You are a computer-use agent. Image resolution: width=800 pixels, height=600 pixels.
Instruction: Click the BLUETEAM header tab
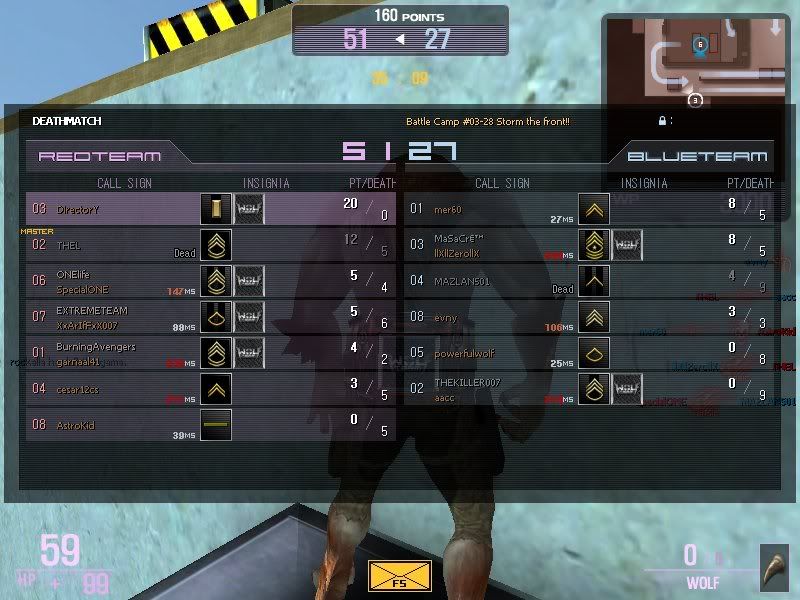point(697,156)
